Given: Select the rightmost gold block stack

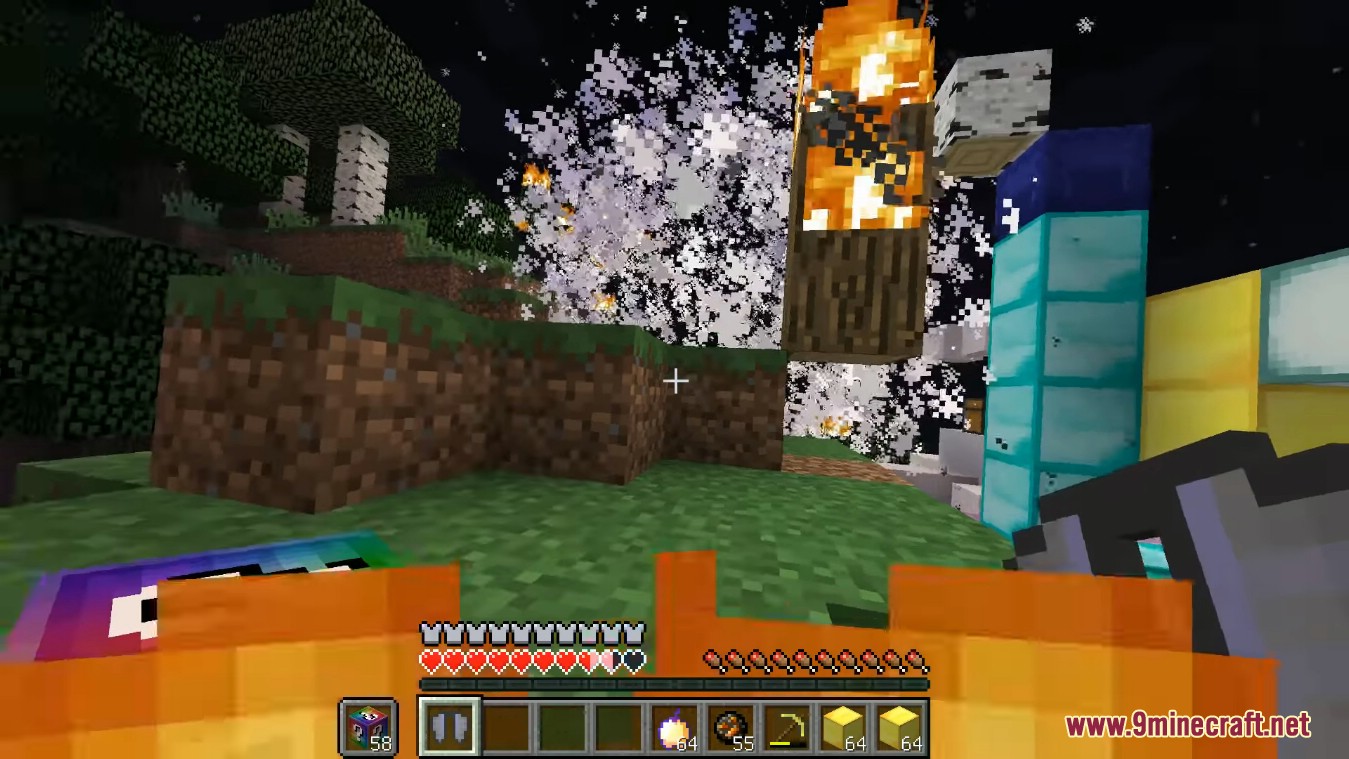Looking at the screenshot, I should [908, 727].
